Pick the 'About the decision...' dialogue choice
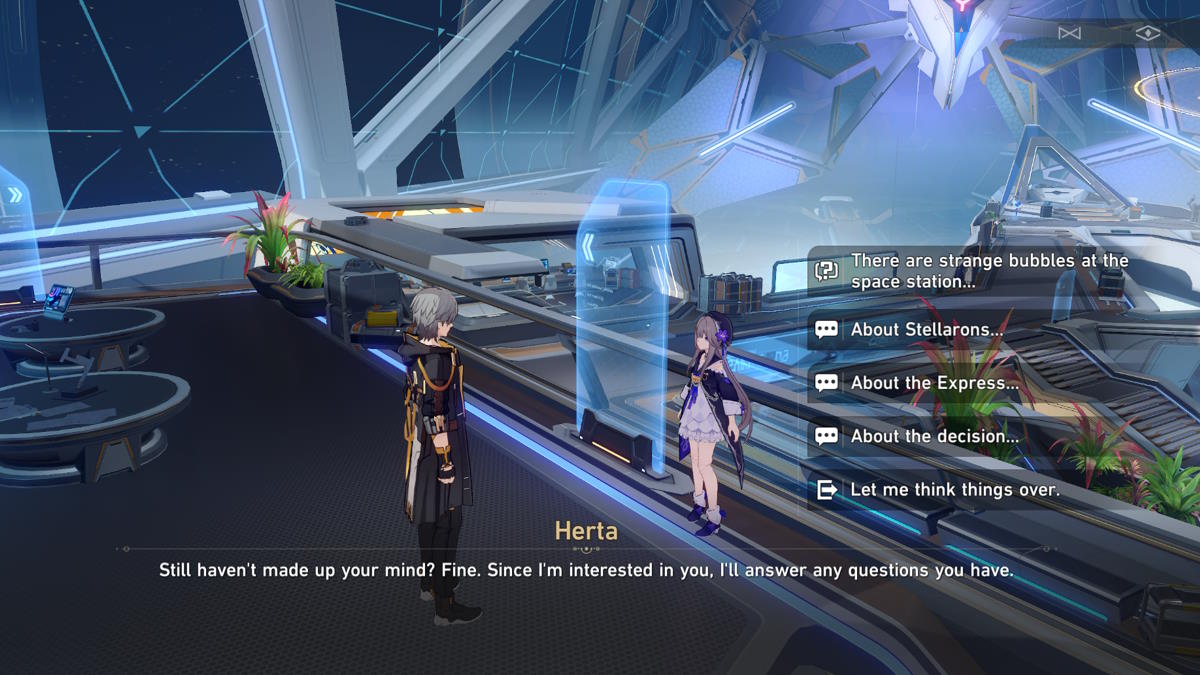The height and width of the screenshot is (675, 1200). pyautogui.click(x=934, y=436)
